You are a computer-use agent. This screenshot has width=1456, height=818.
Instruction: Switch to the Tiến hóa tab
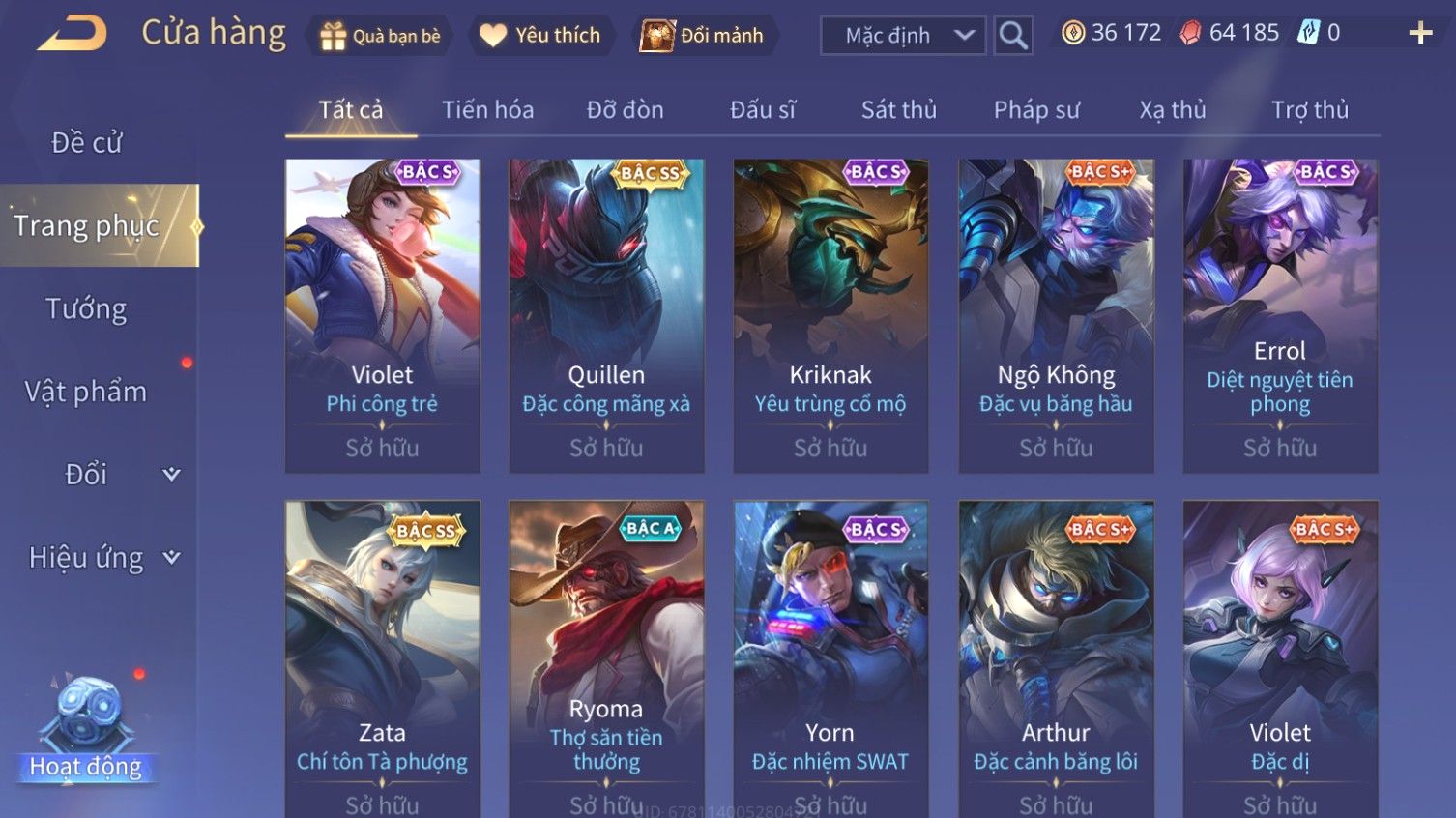487,110
